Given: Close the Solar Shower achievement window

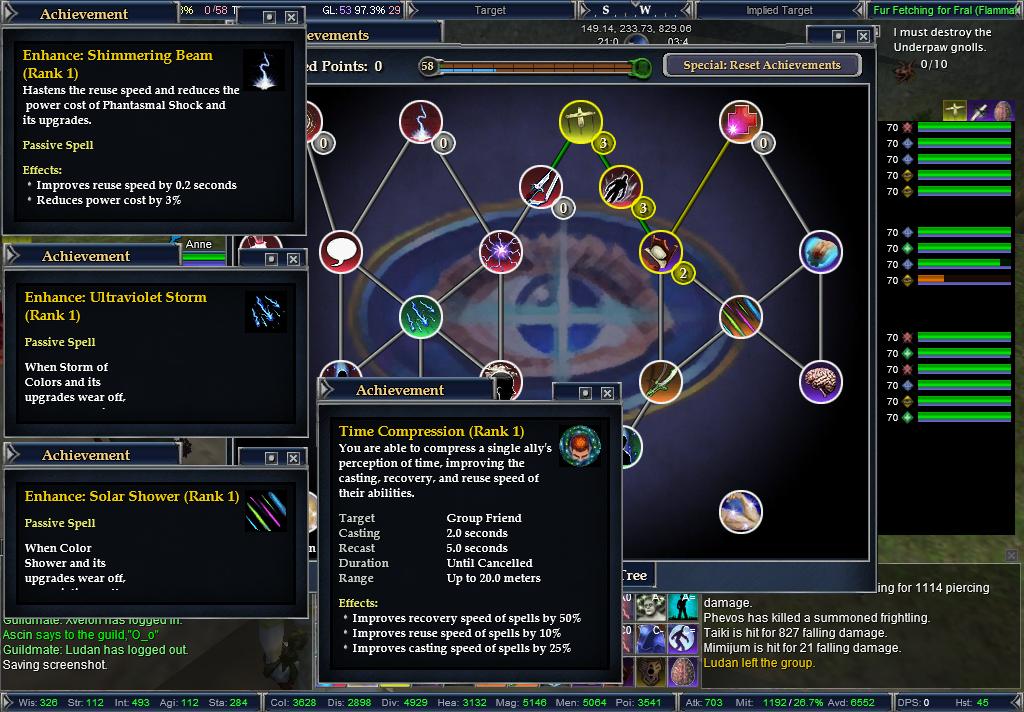Looking at the screenshot, I should coord(293,458).
